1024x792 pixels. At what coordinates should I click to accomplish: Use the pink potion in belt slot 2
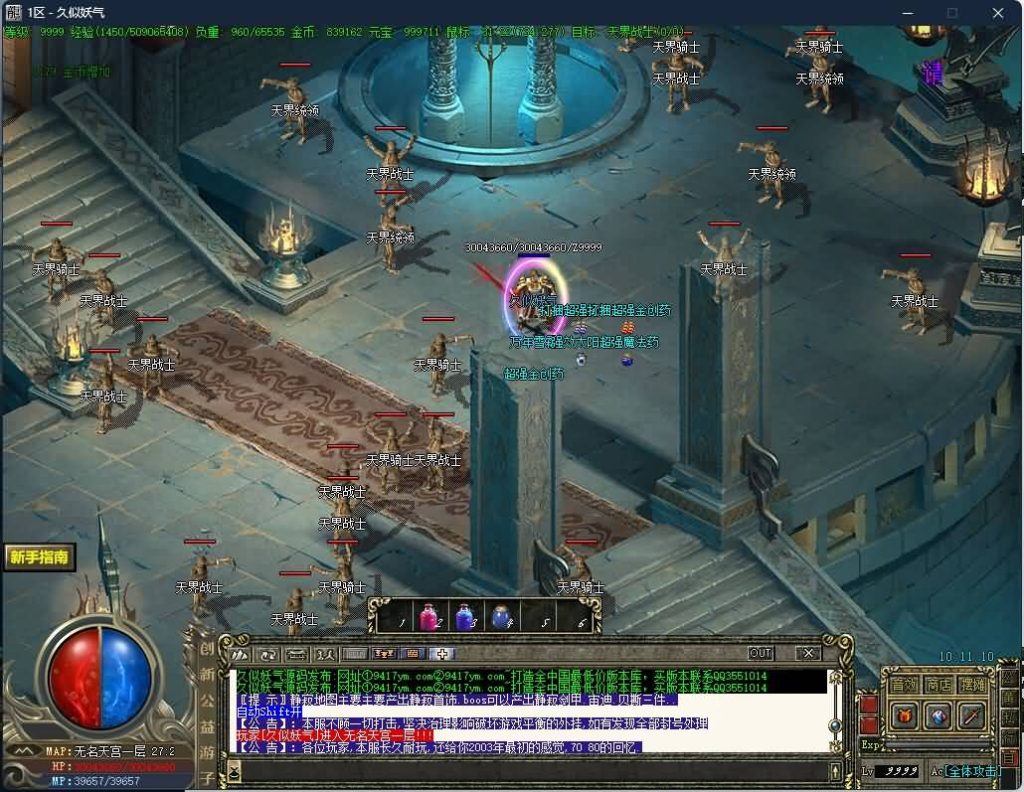[430, 617]
